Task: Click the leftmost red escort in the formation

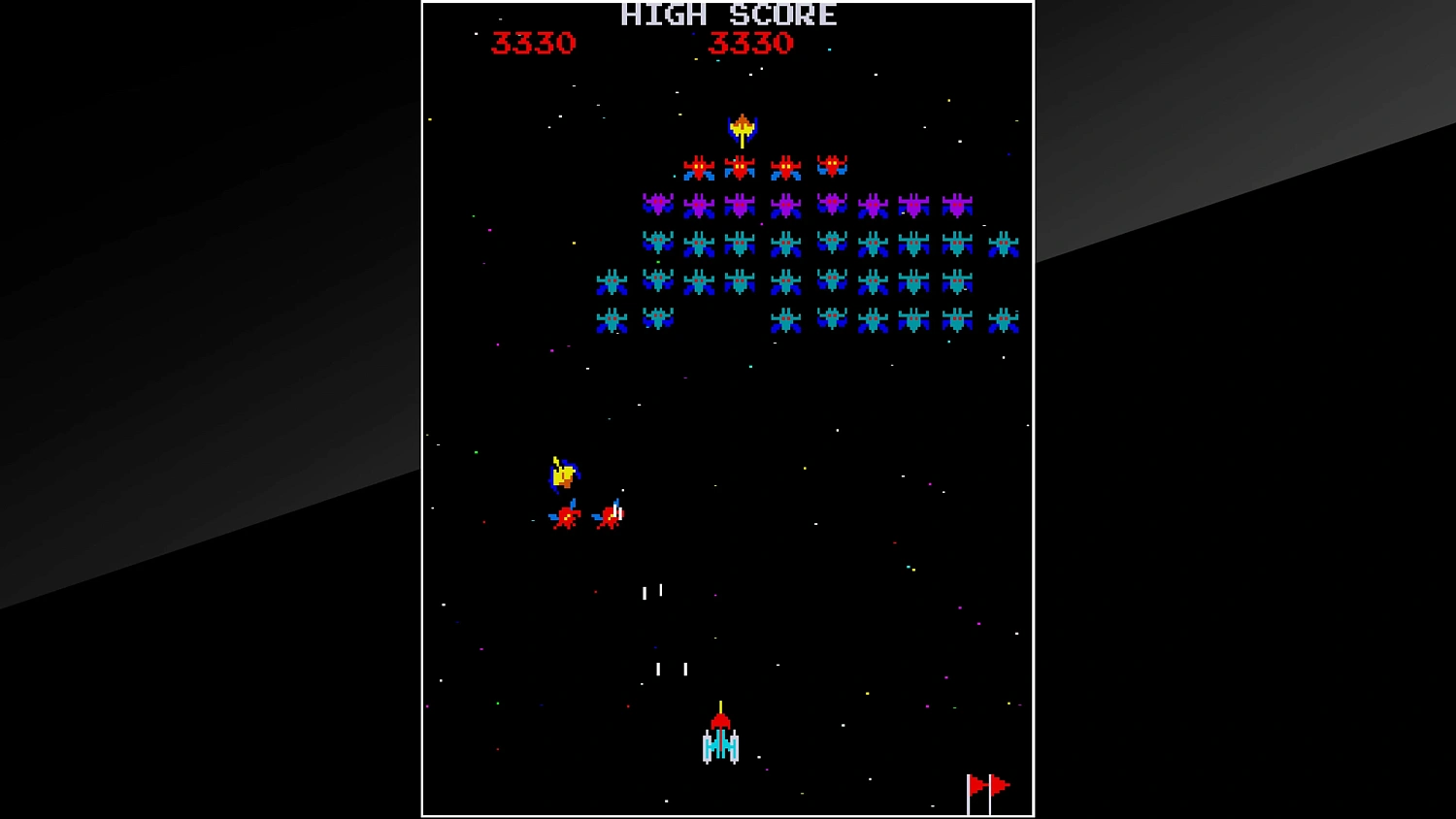Action: [x=701, y=167]
